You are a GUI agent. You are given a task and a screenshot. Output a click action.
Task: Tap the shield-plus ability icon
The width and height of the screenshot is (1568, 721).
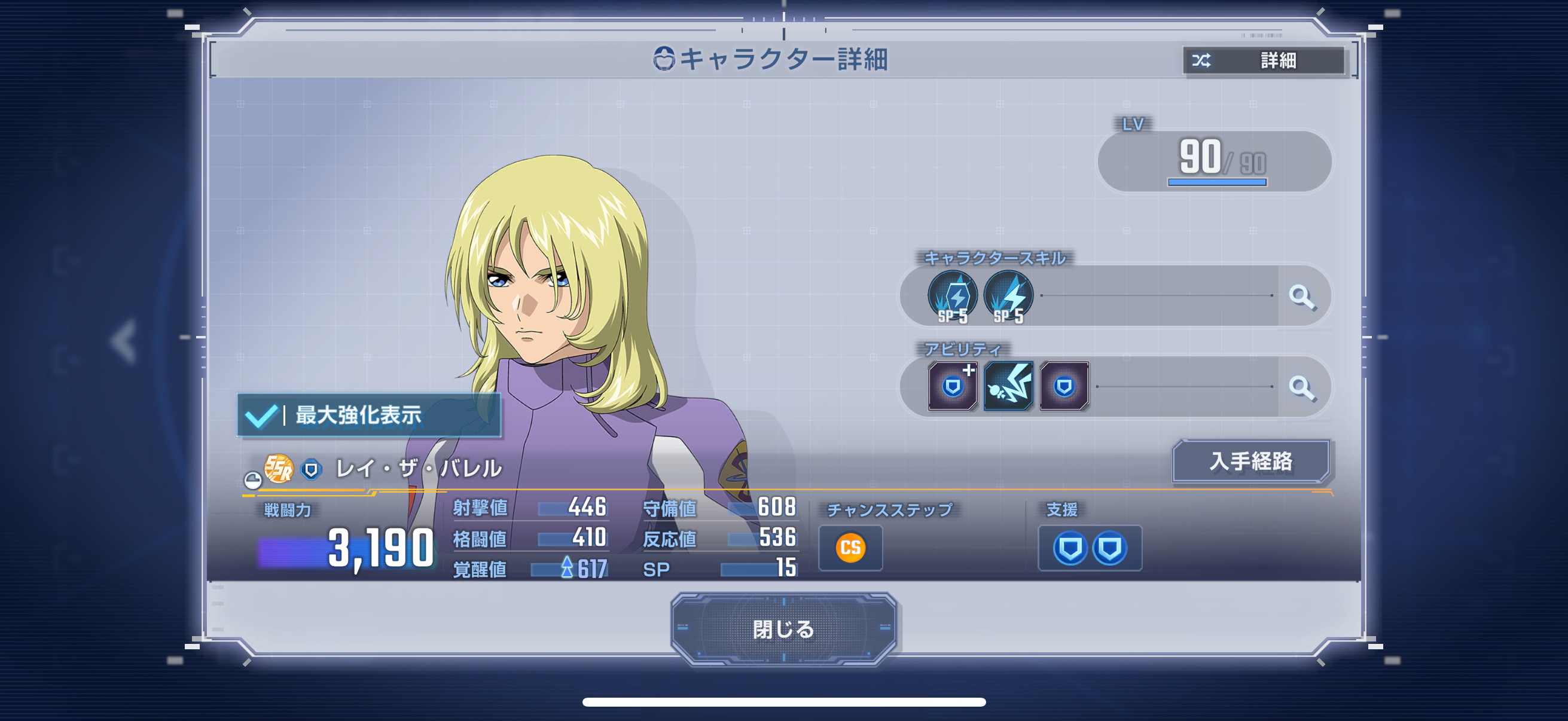pos(953,386)
